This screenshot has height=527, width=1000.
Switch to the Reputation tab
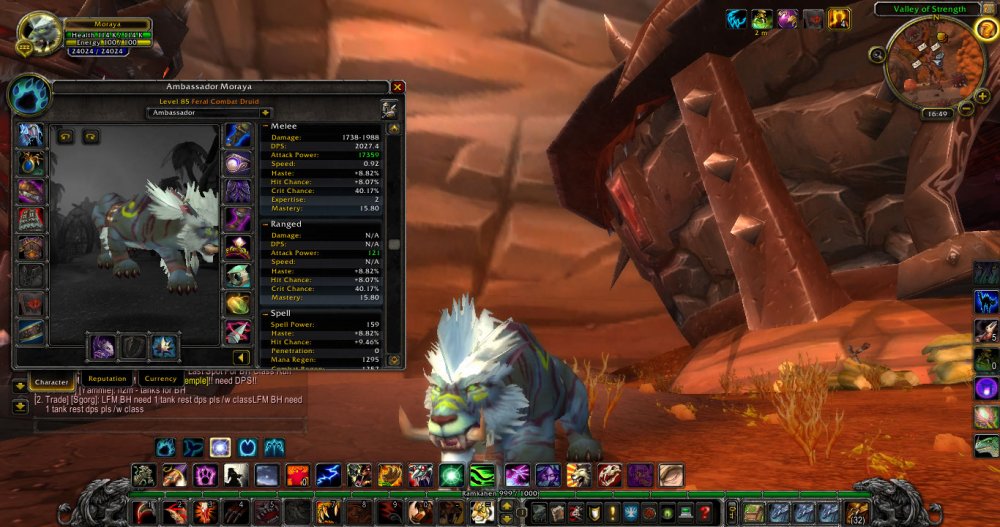107,380
